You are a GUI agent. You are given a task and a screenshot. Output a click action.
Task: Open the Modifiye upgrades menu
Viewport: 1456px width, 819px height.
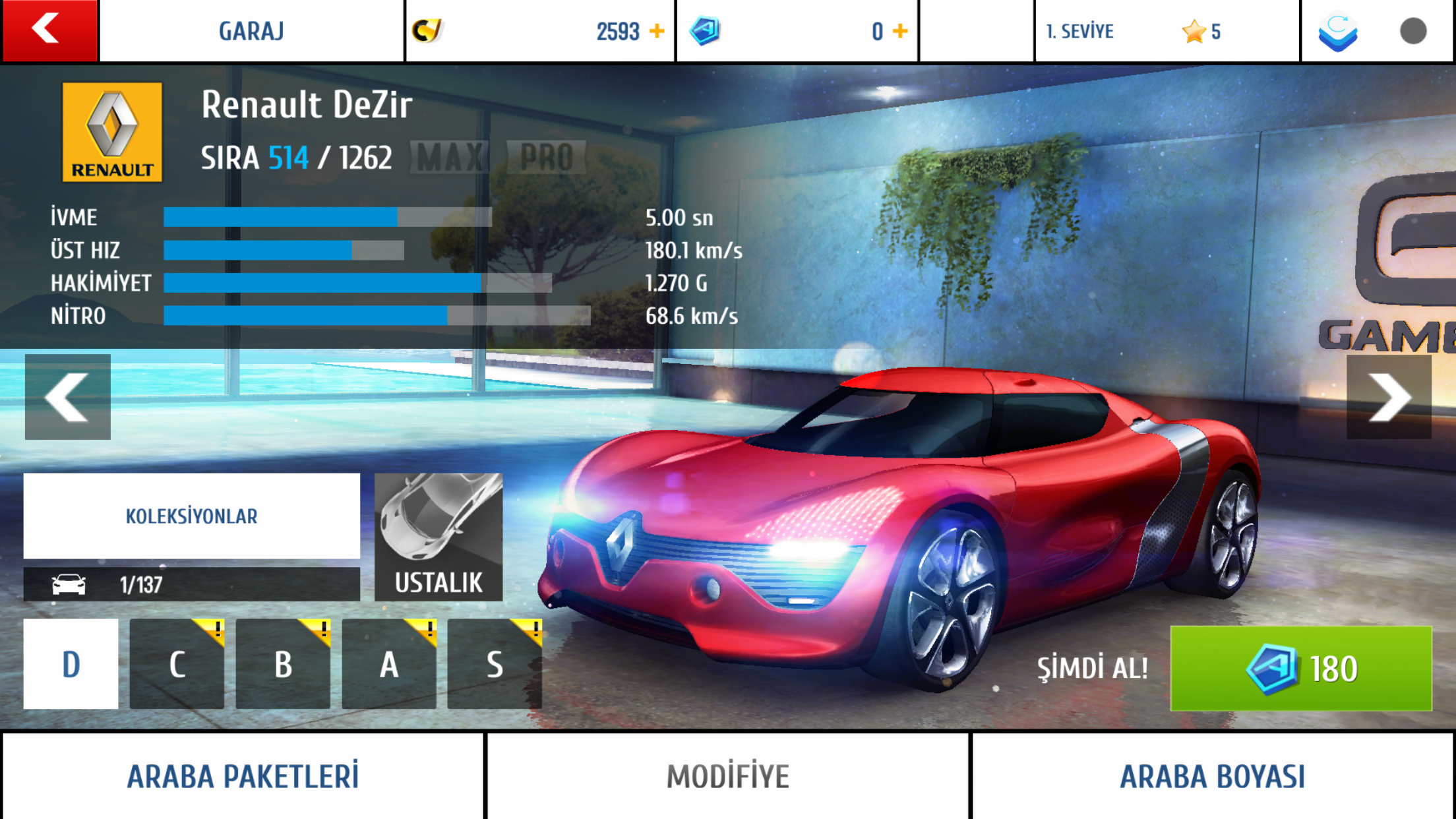coord(728,776)
